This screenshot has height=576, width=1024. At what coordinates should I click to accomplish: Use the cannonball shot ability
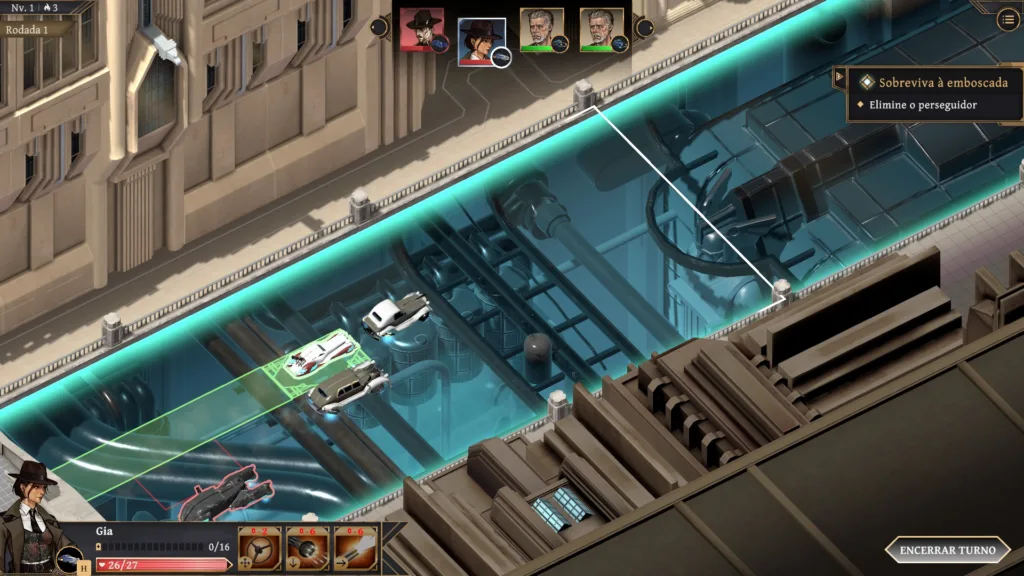[307, 548]
